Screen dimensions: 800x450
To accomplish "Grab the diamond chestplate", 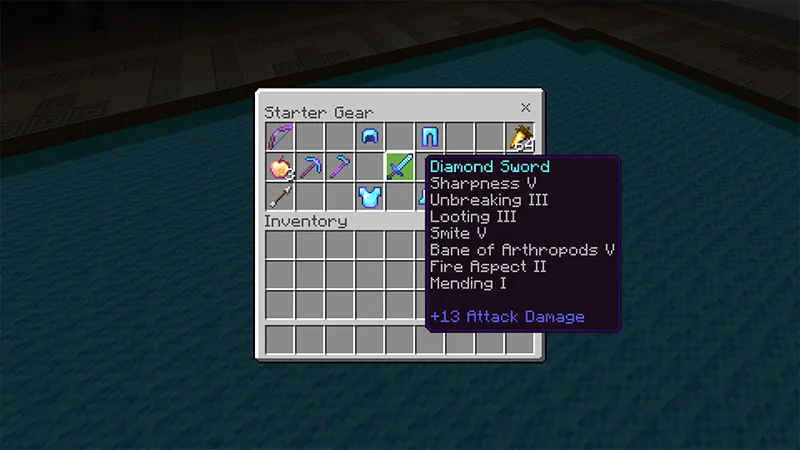I will pos(370,196).
